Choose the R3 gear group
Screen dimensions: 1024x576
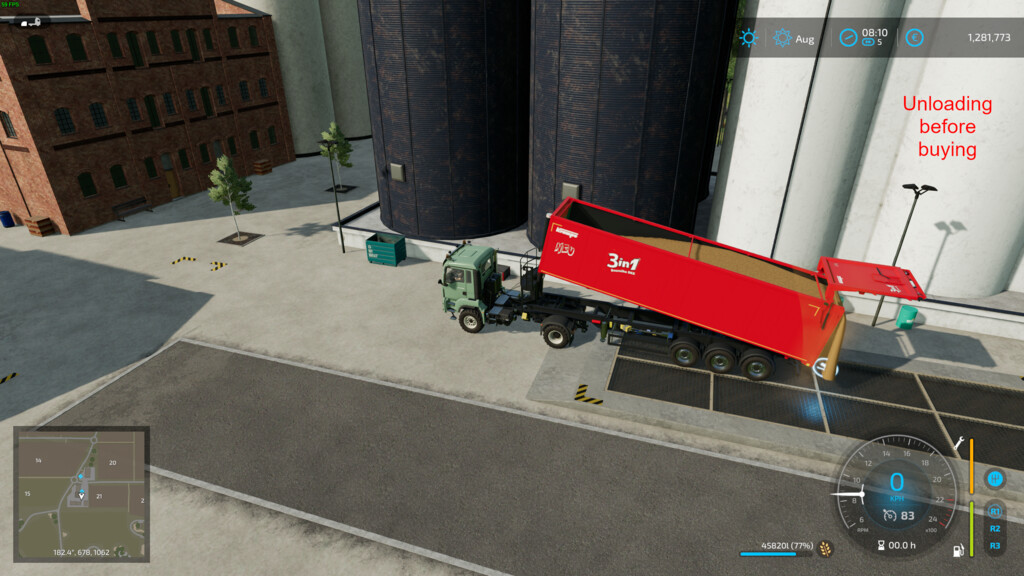tap(994, 546)
